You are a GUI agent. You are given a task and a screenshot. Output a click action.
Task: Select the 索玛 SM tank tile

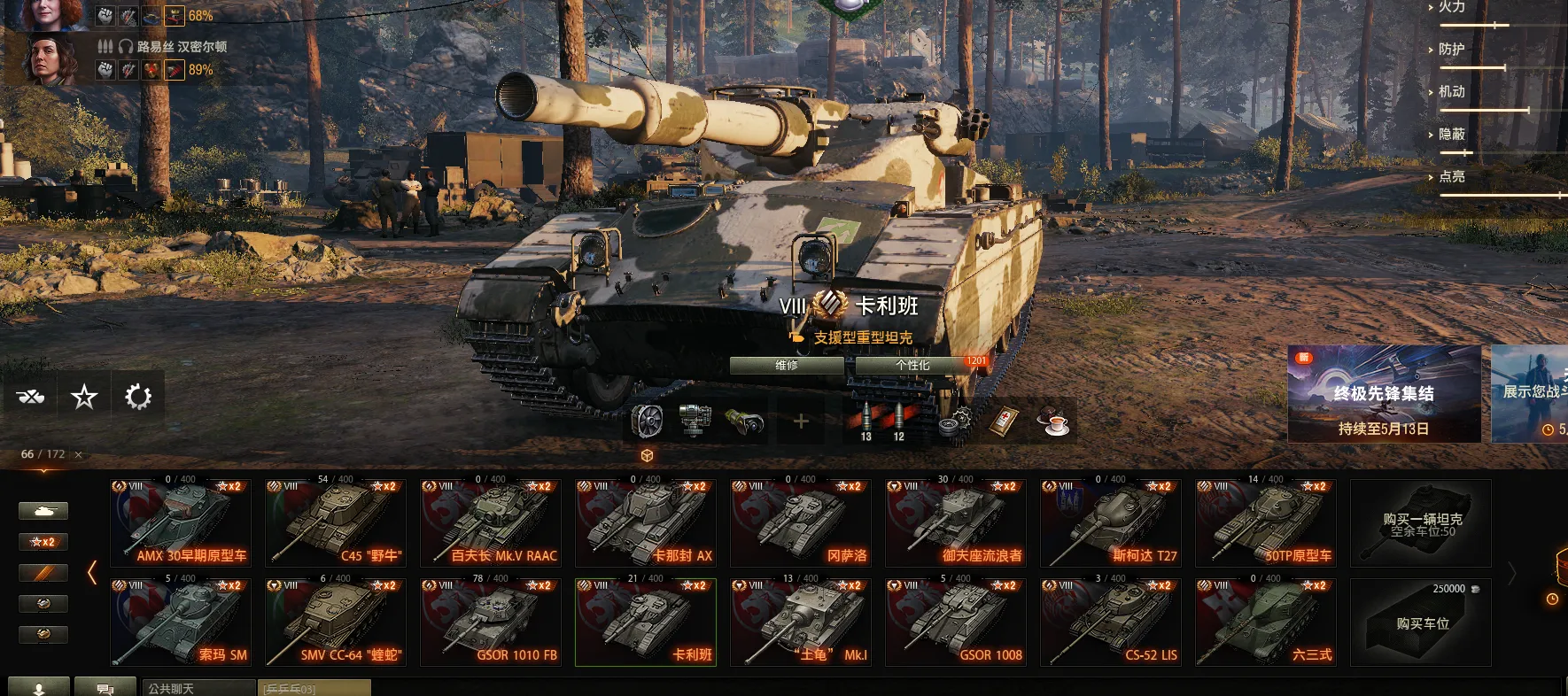coord(181,623)
